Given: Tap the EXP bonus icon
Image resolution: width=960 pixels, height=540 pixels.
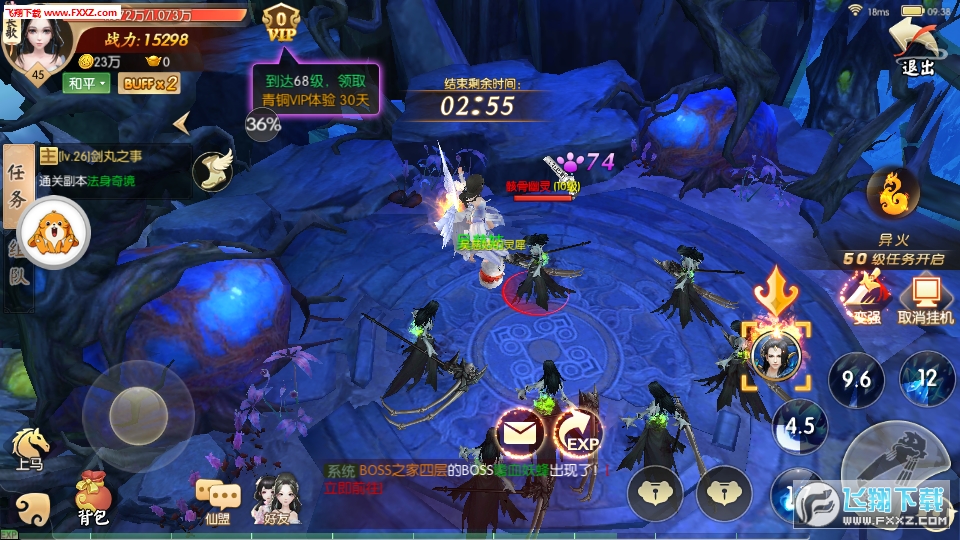Looking at the screenshot, I should (x=580, y=436).
